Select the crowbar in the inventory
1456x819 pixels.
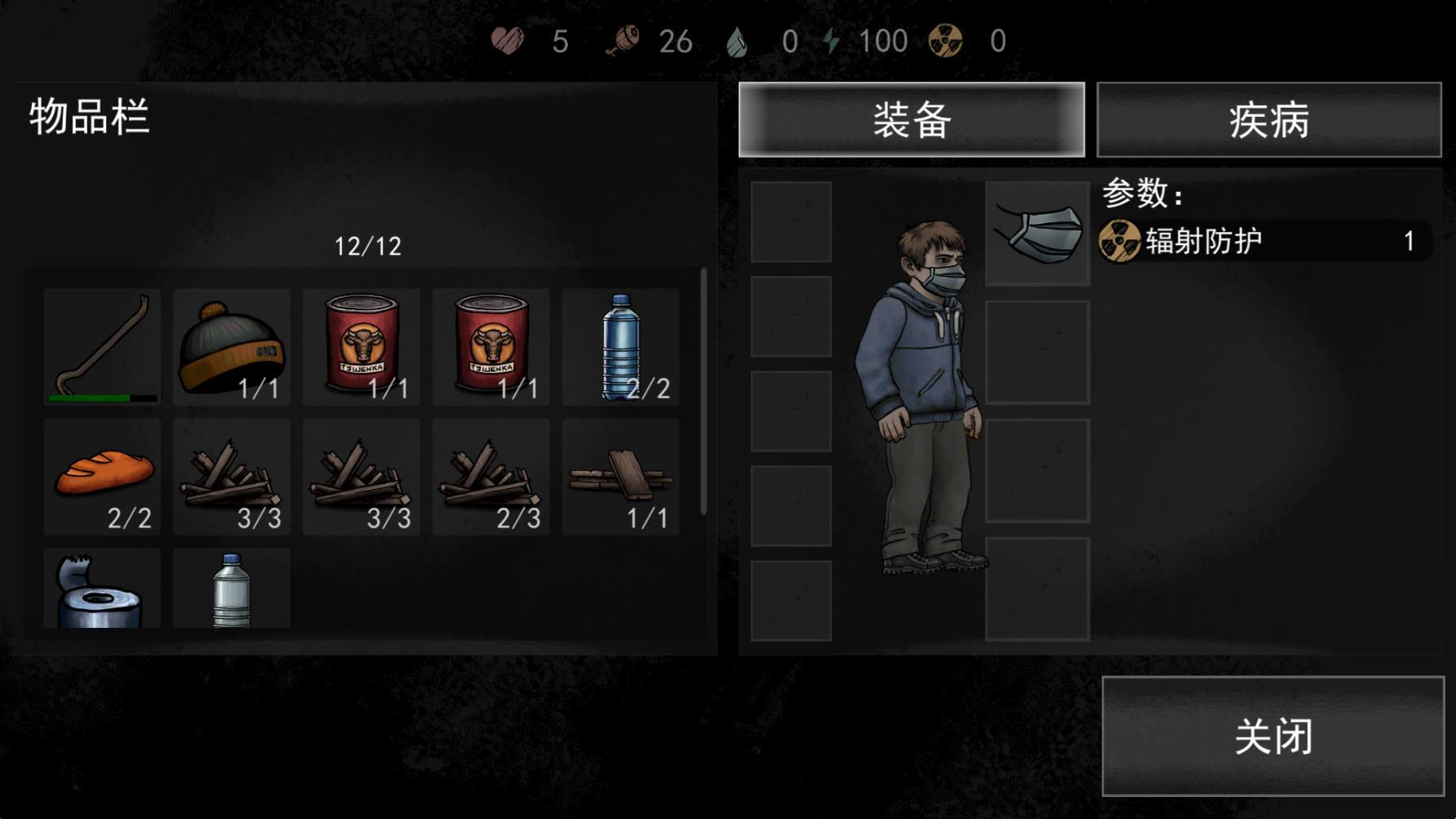102,346
